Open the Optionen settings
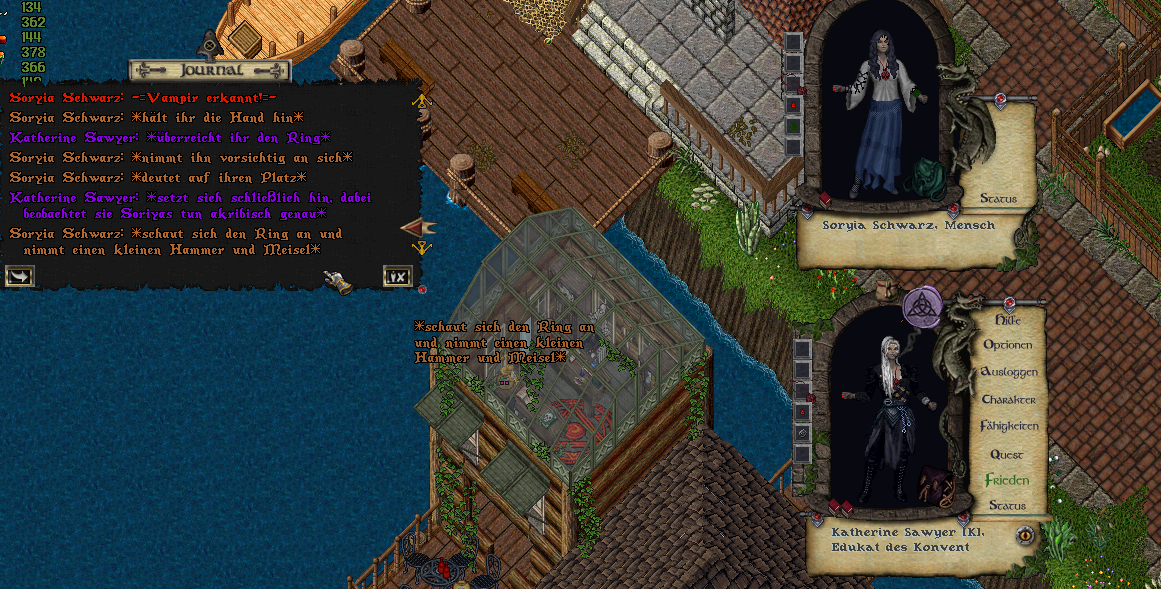 point(1008,345)
